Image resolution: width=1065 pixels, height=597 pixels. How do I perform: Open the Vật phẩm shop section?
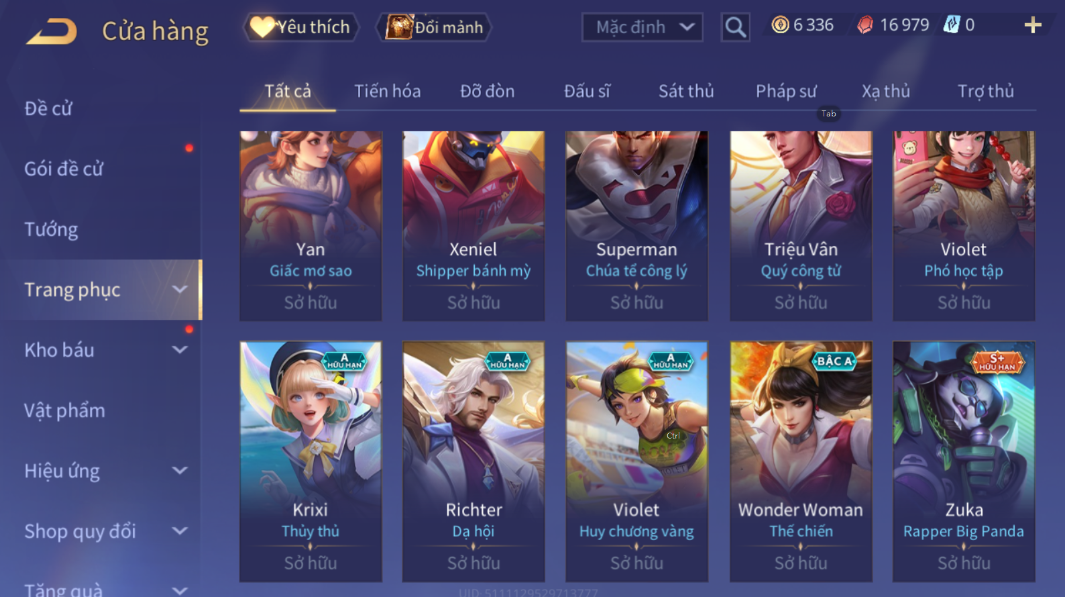pos(64,410)
